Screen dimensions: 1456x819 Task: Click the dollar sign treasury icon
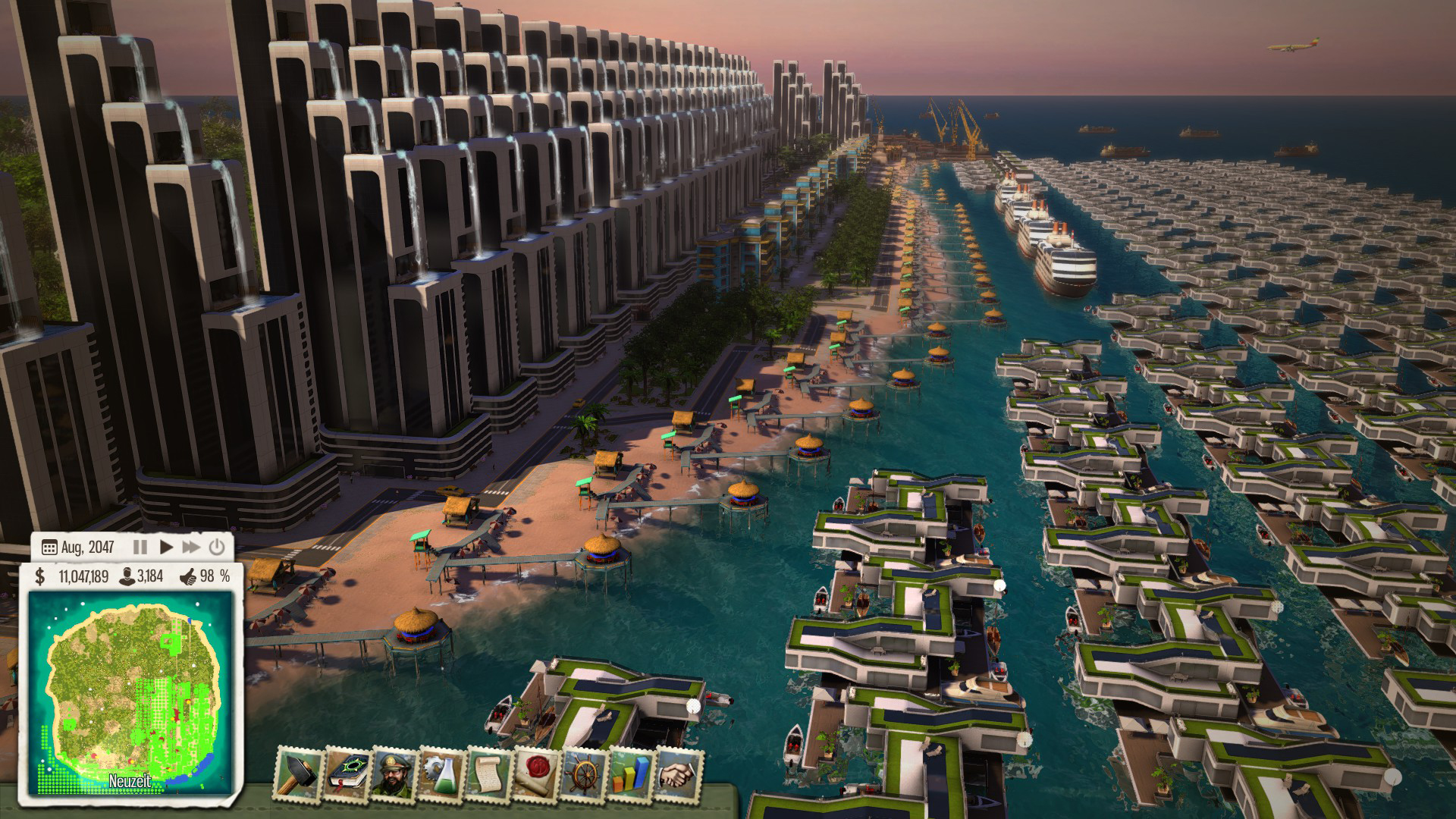pyautogui.click(x=40, y=578)
